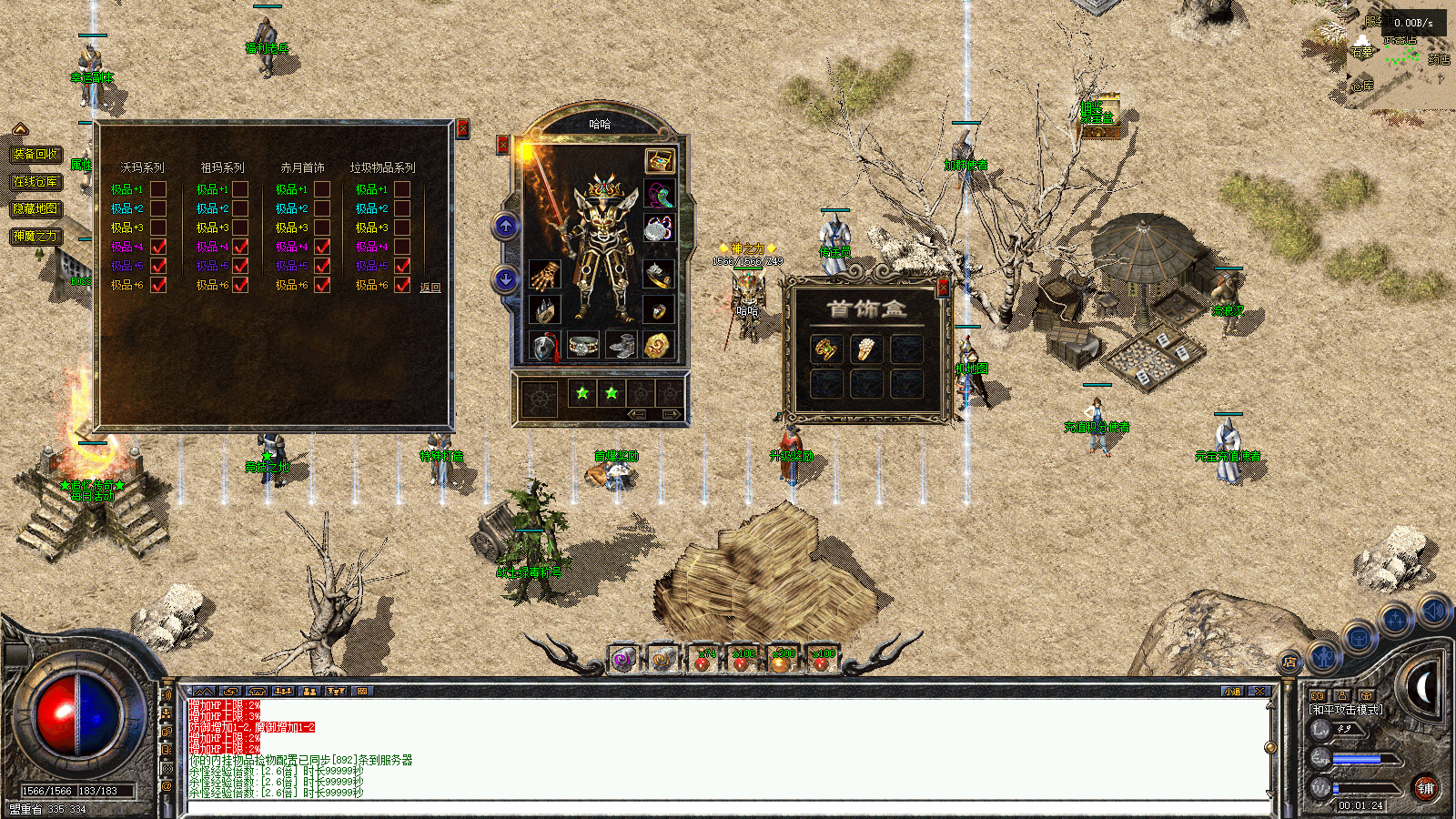
Task: Toggle the sound speaker button
Action: [x=1433, y=610]
